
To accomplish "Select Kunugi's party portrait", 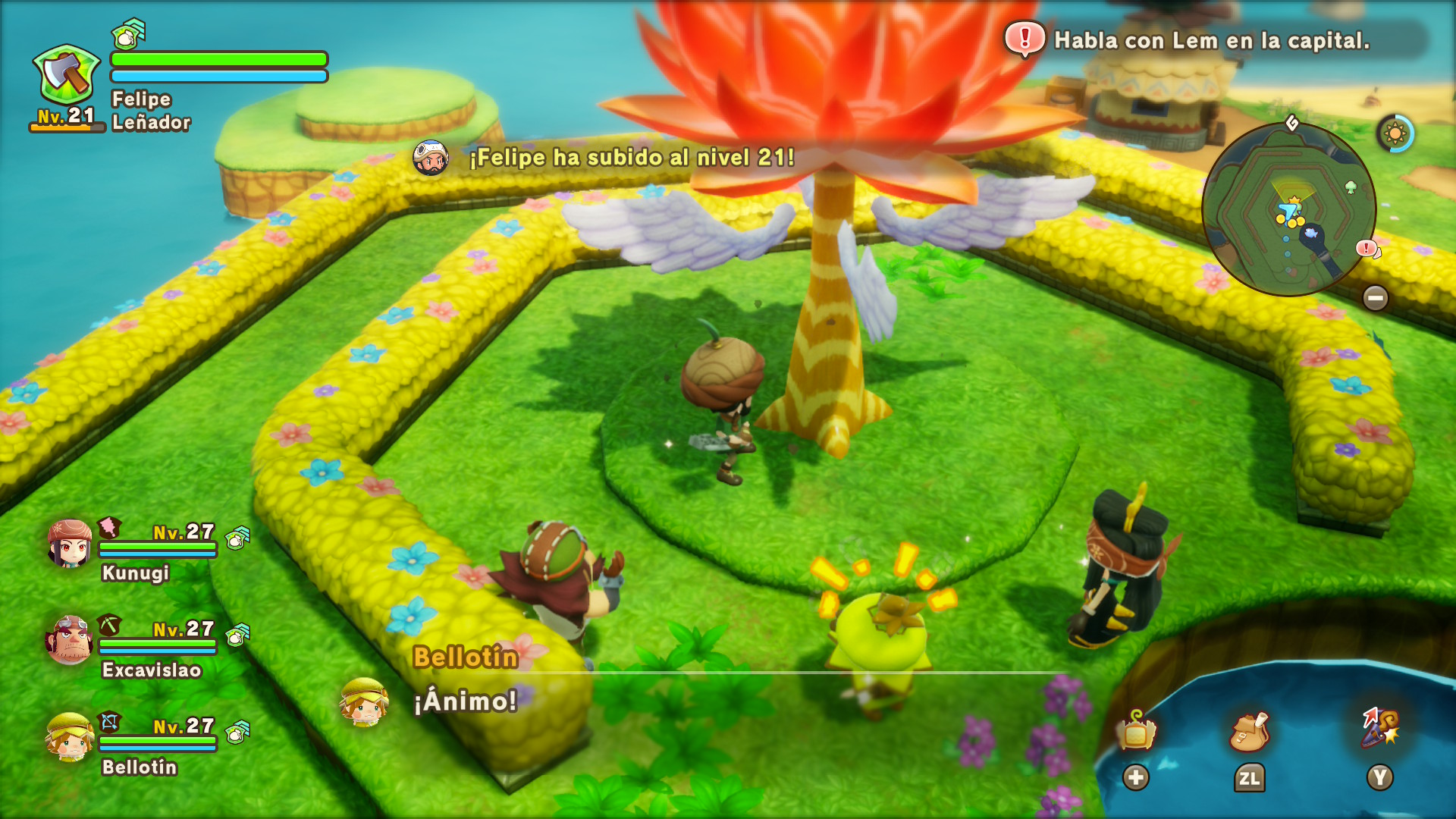I will (x=70, y=543).
